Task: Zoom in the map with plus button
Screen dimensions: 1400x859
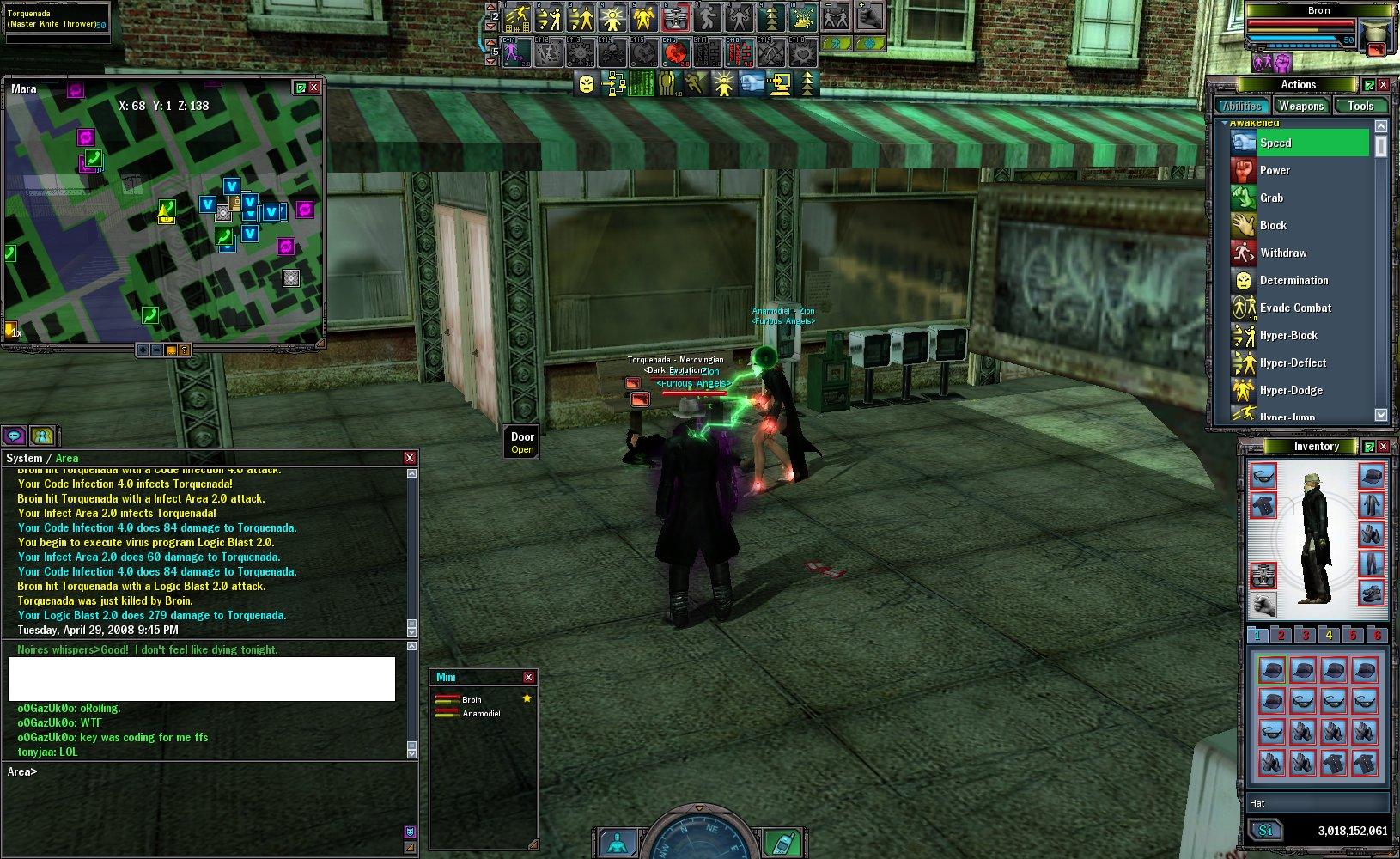Action: [143, 350]
